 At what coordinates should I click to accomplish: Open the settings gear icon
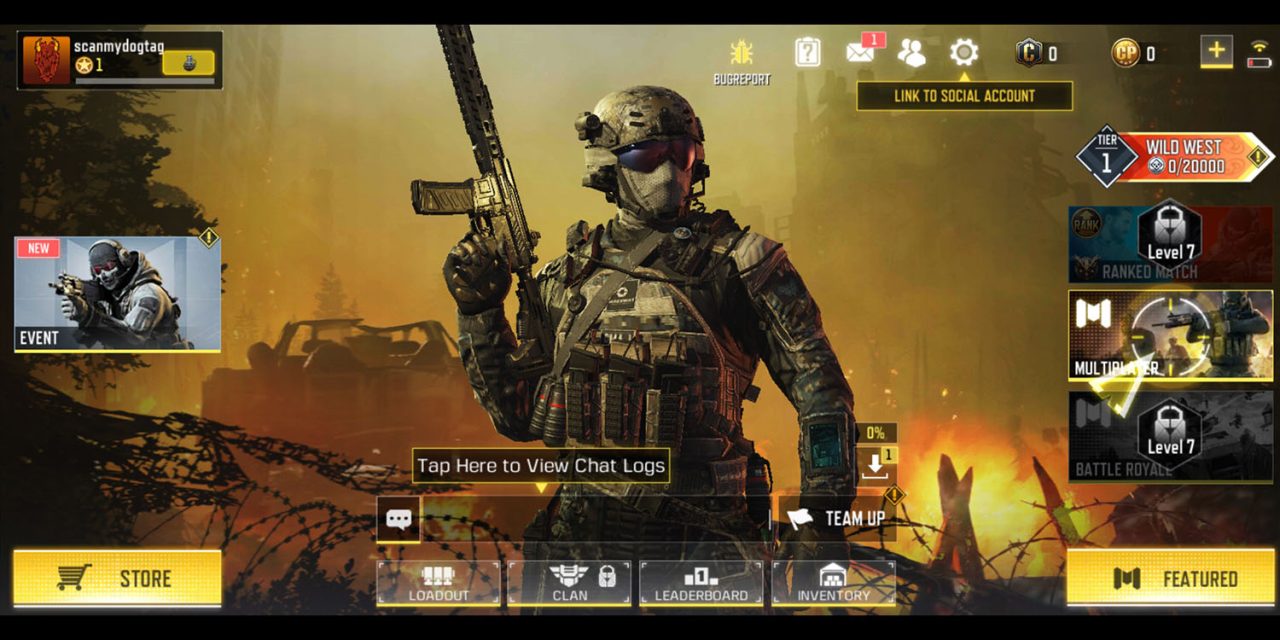963,52
